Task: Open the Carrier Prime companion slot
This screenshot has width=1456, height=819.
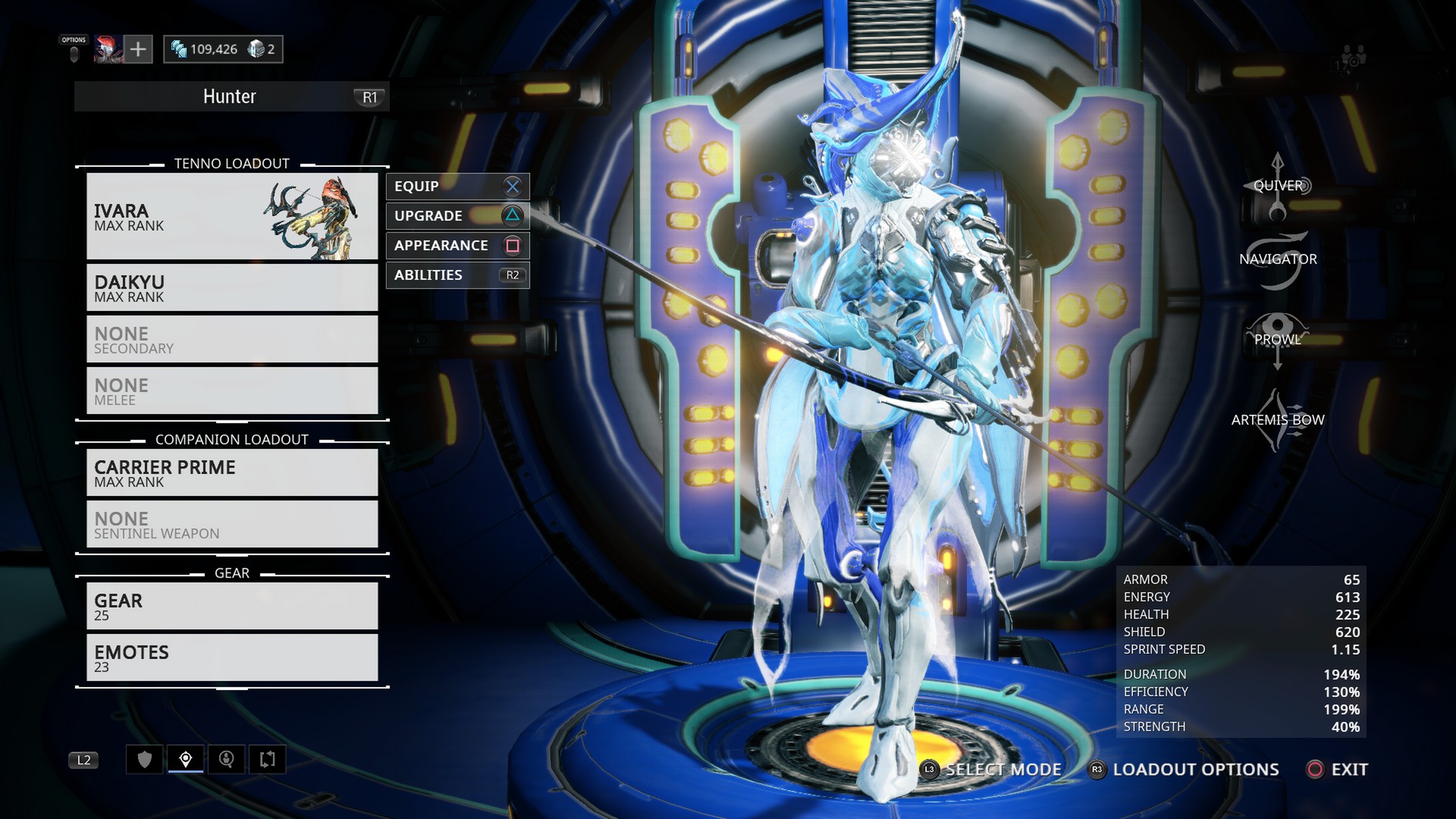Action: click(232, 473)
